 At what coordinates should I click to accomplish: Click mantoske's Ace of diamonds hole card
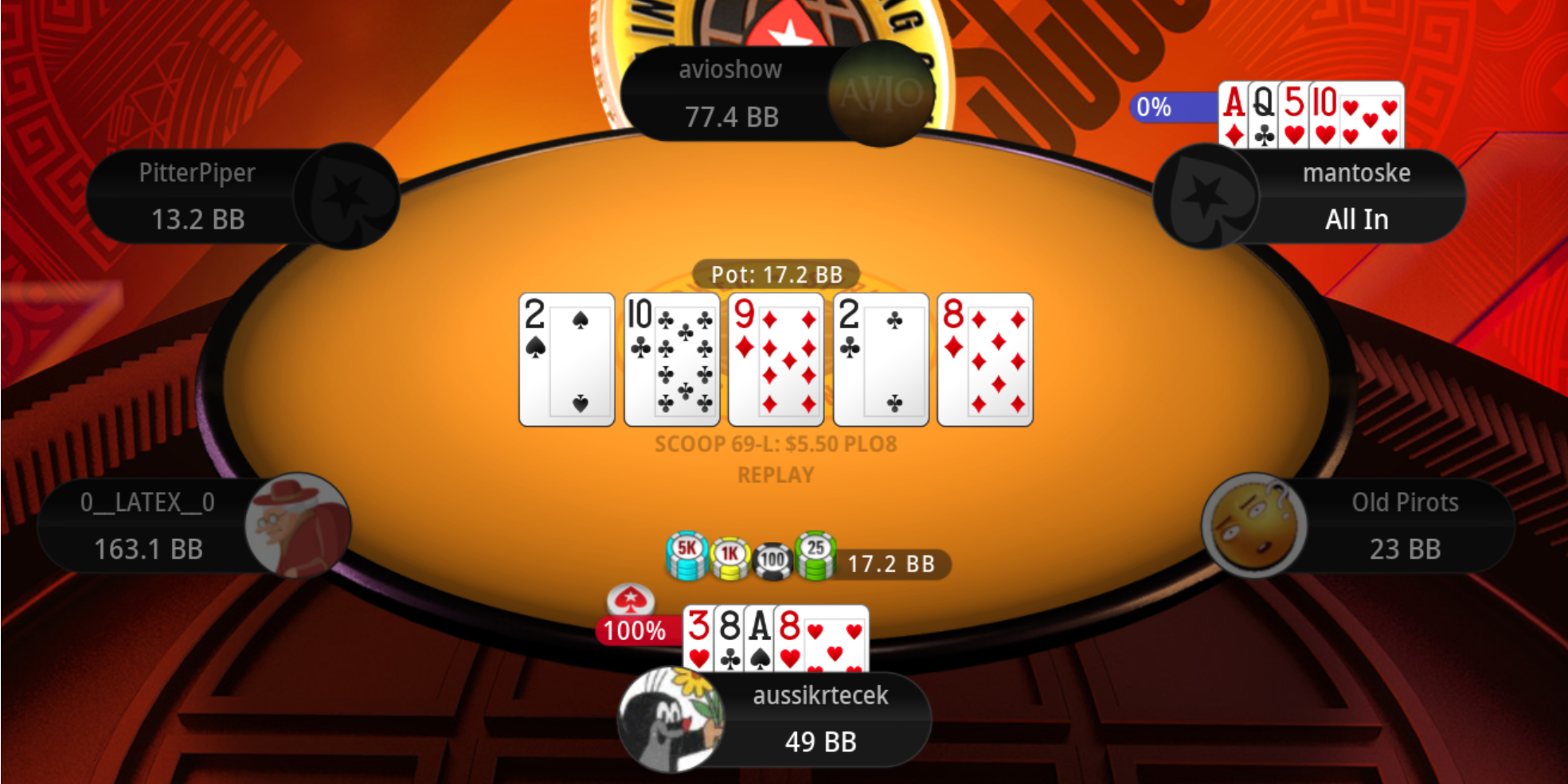pyautogui.click(x=1234, y=115)
